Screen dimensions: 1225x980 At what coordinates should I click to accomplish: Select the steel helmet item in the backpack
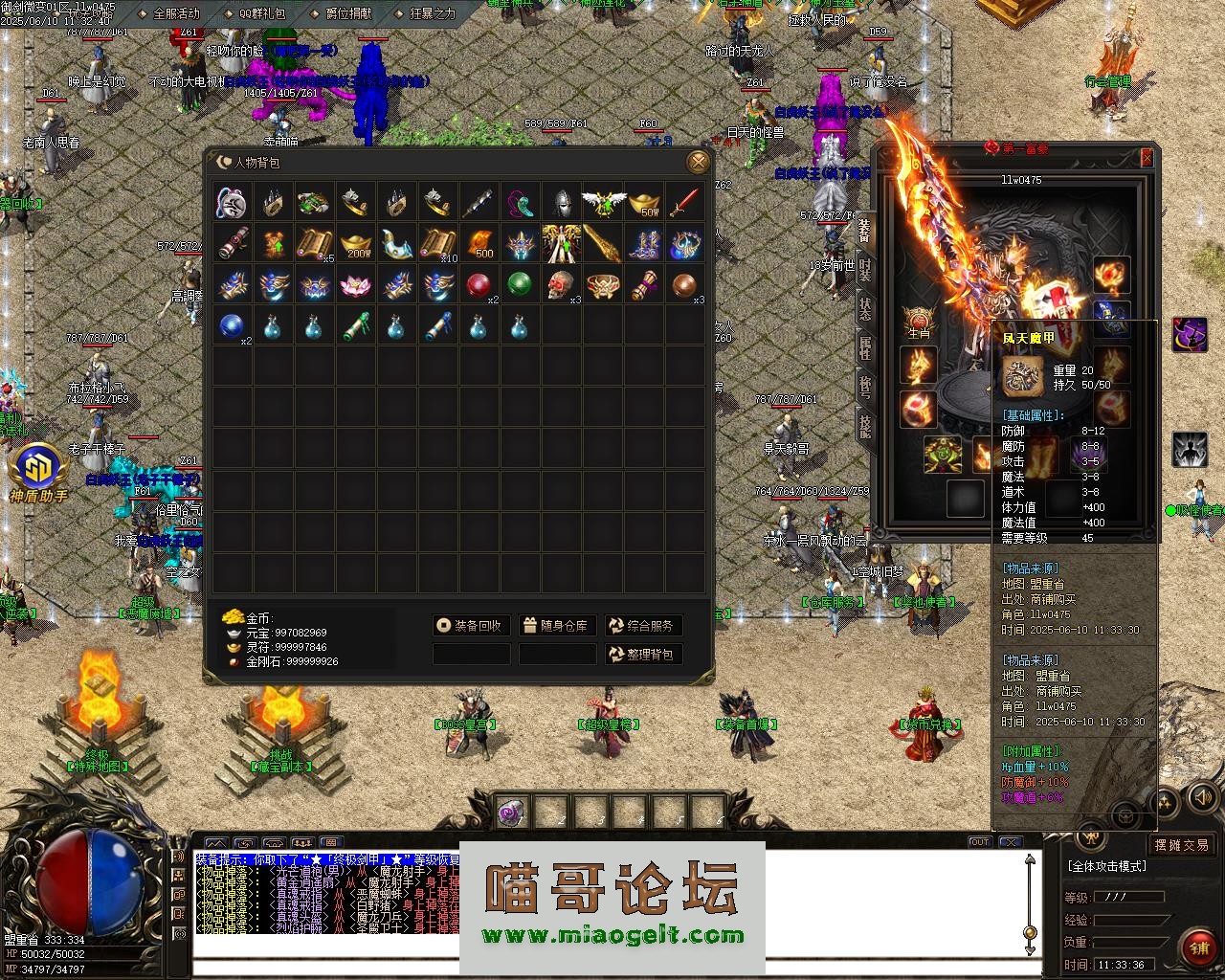560,203
